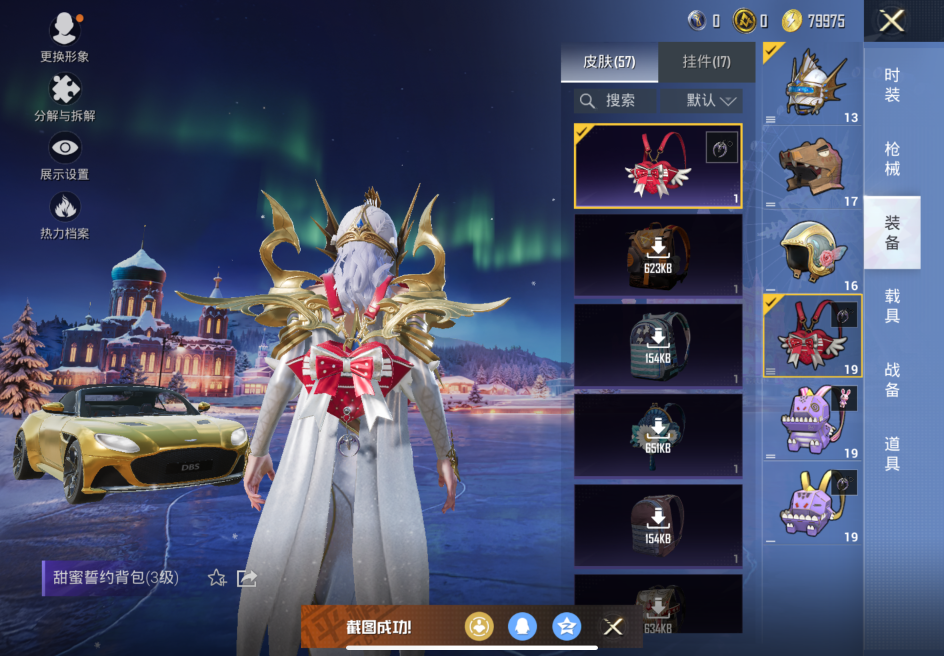
Task: Download the 623KB brown backpack skin
Action: (658, 255)
